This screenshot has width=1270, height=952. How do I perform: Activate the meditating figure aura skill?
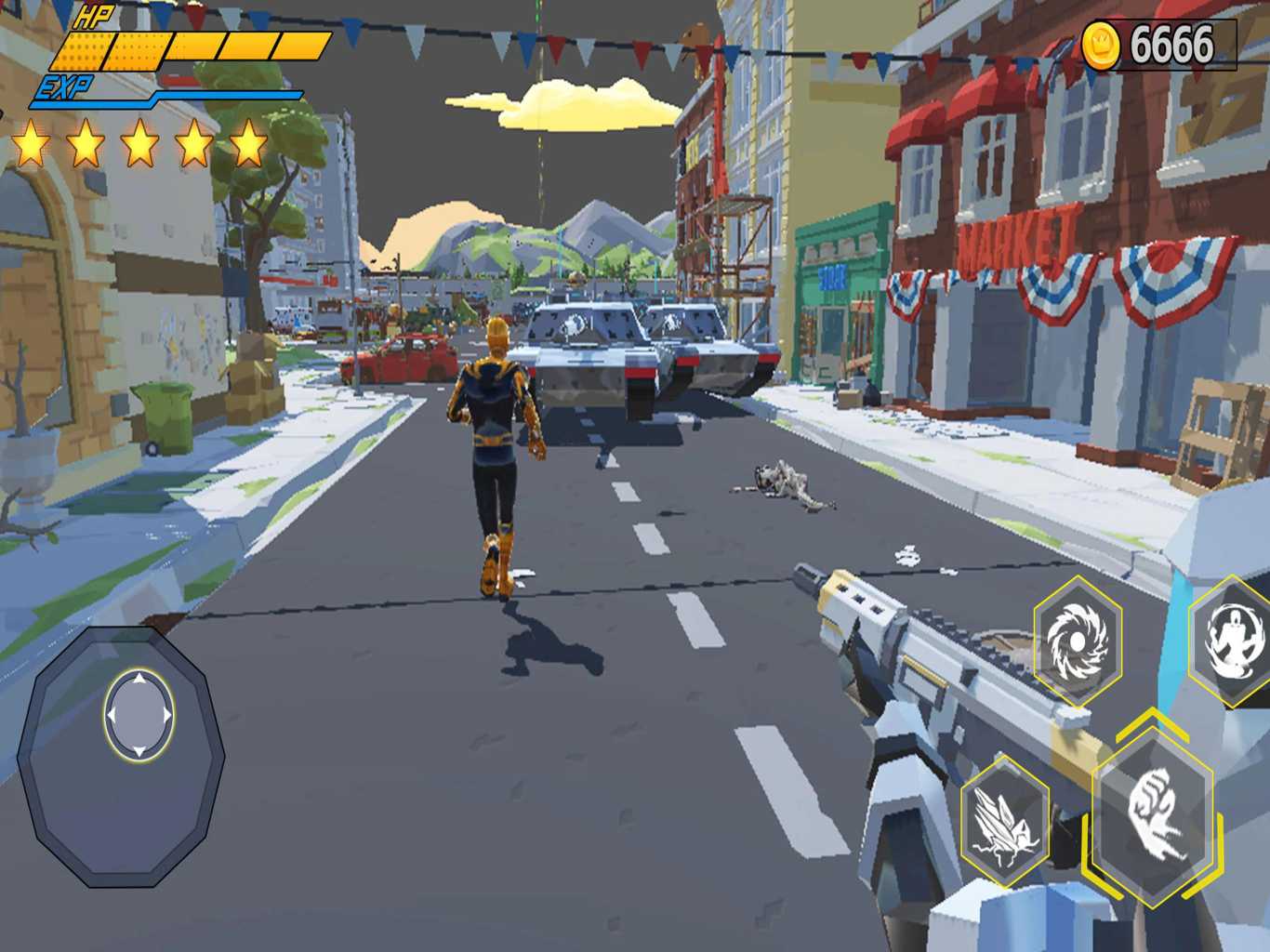pos(1235,640)
